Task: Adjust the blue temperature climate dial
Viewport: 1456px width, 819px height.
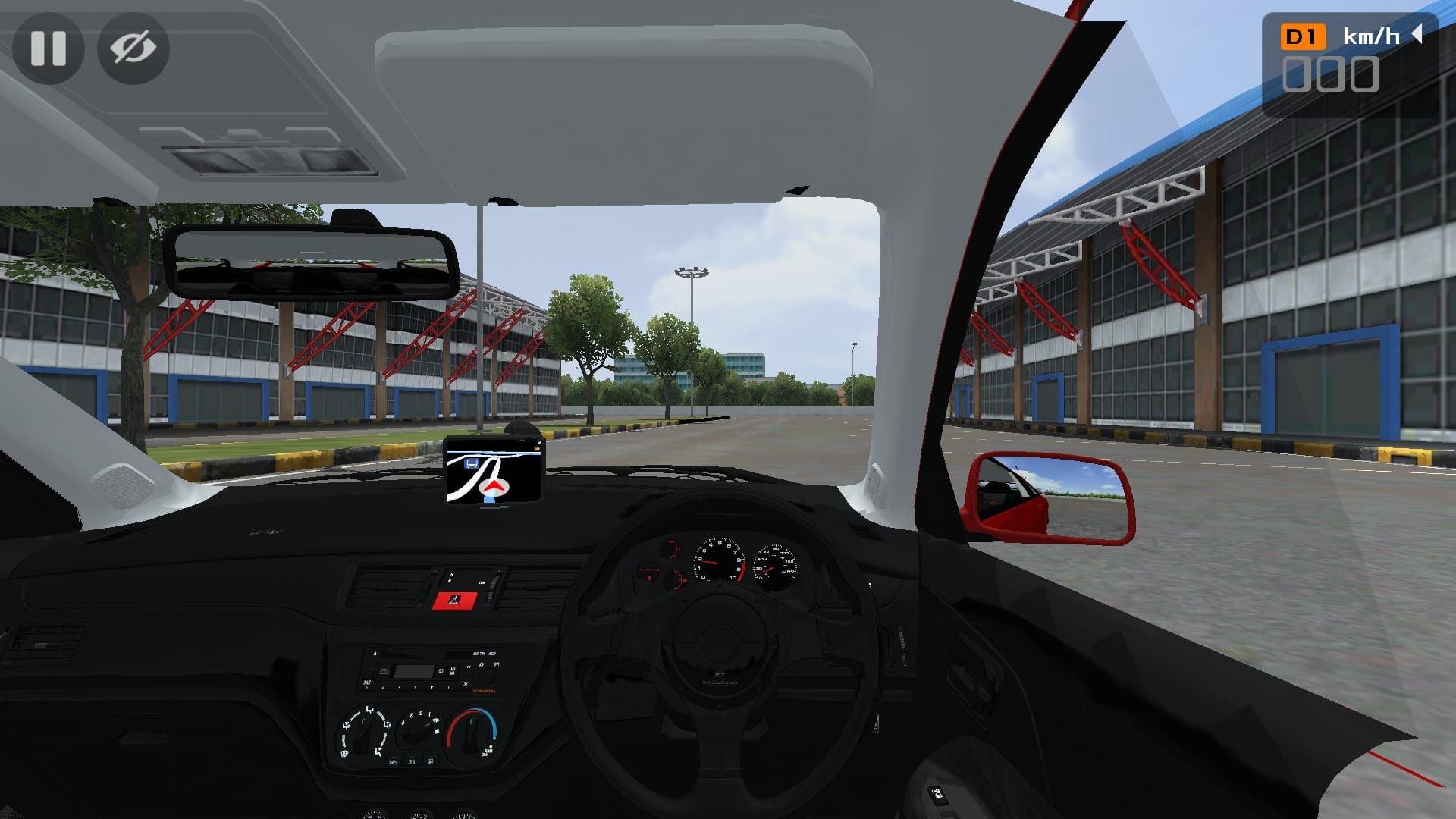Action: point(472,732)
